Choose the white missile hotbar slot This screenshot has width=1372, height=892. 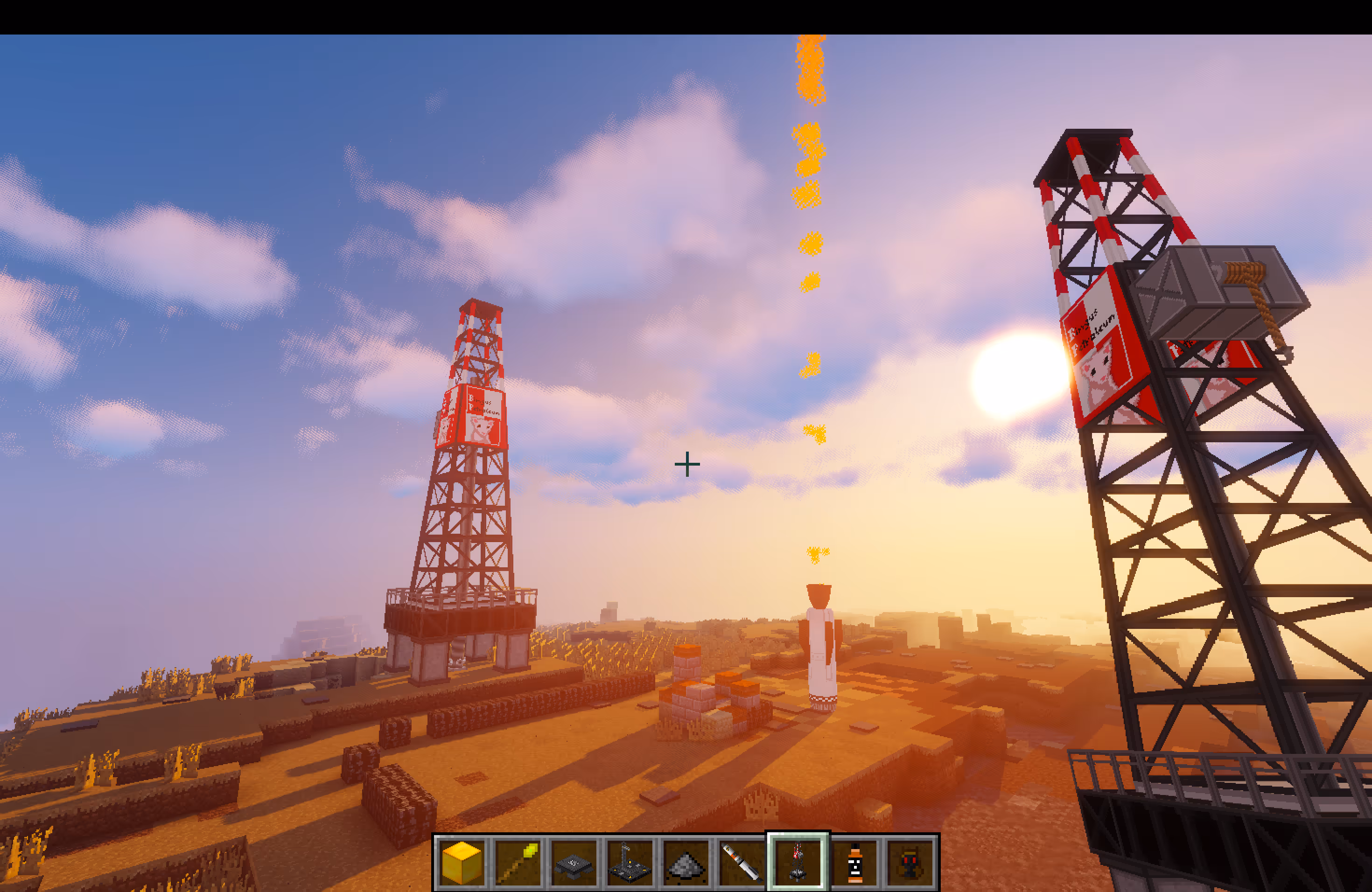click(742, 862)
